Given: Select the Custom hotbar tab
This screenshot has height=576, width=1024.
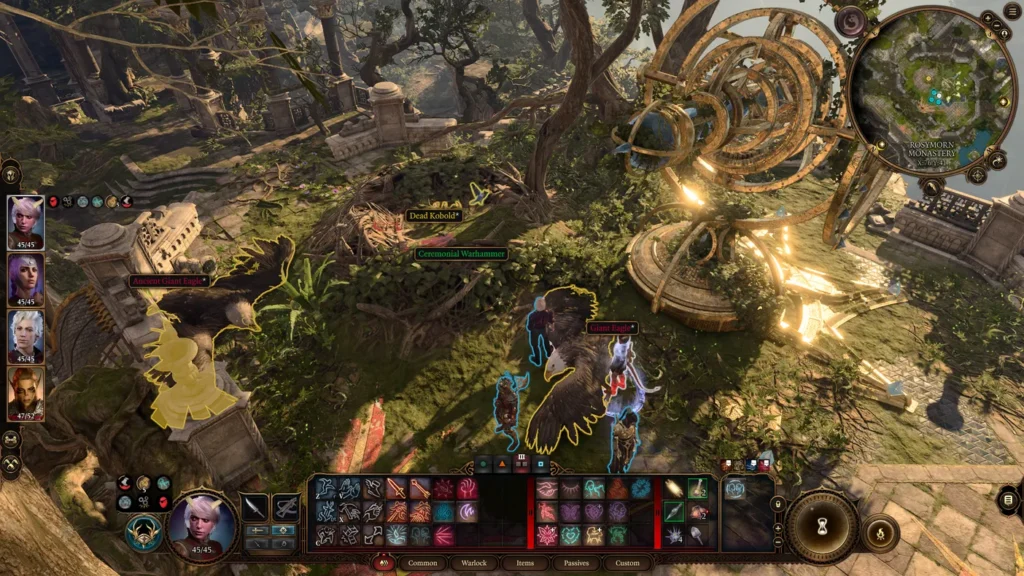Looking at the screenshot, I should [x=627, y=563].
